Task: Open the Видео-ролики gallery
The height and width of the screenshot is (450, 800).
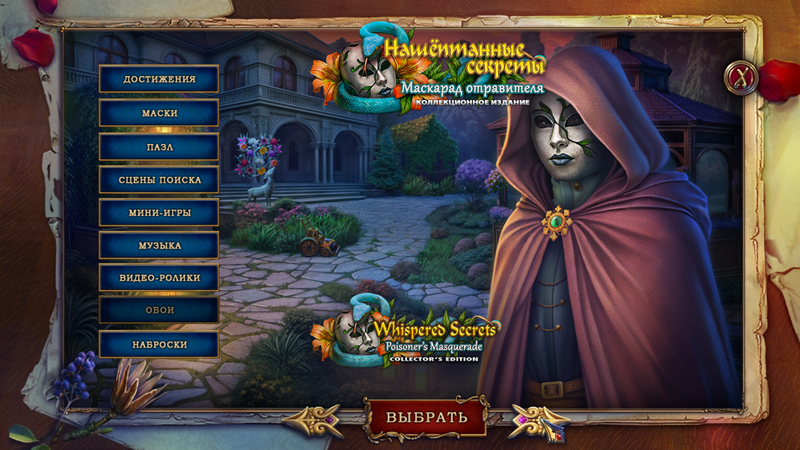Action: coord(159,278)
